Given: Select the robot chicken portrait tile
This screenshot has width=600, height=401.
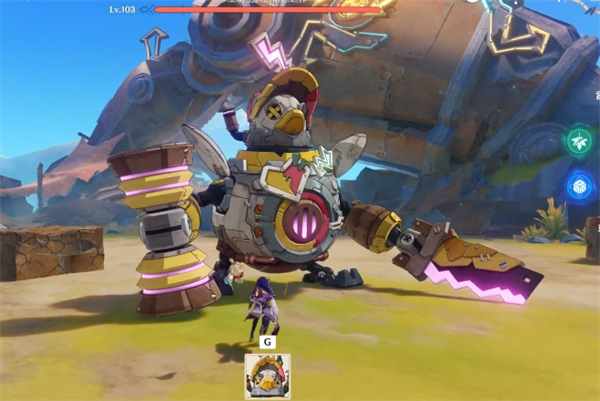Looking at the screenshot, I should point(267,376).
